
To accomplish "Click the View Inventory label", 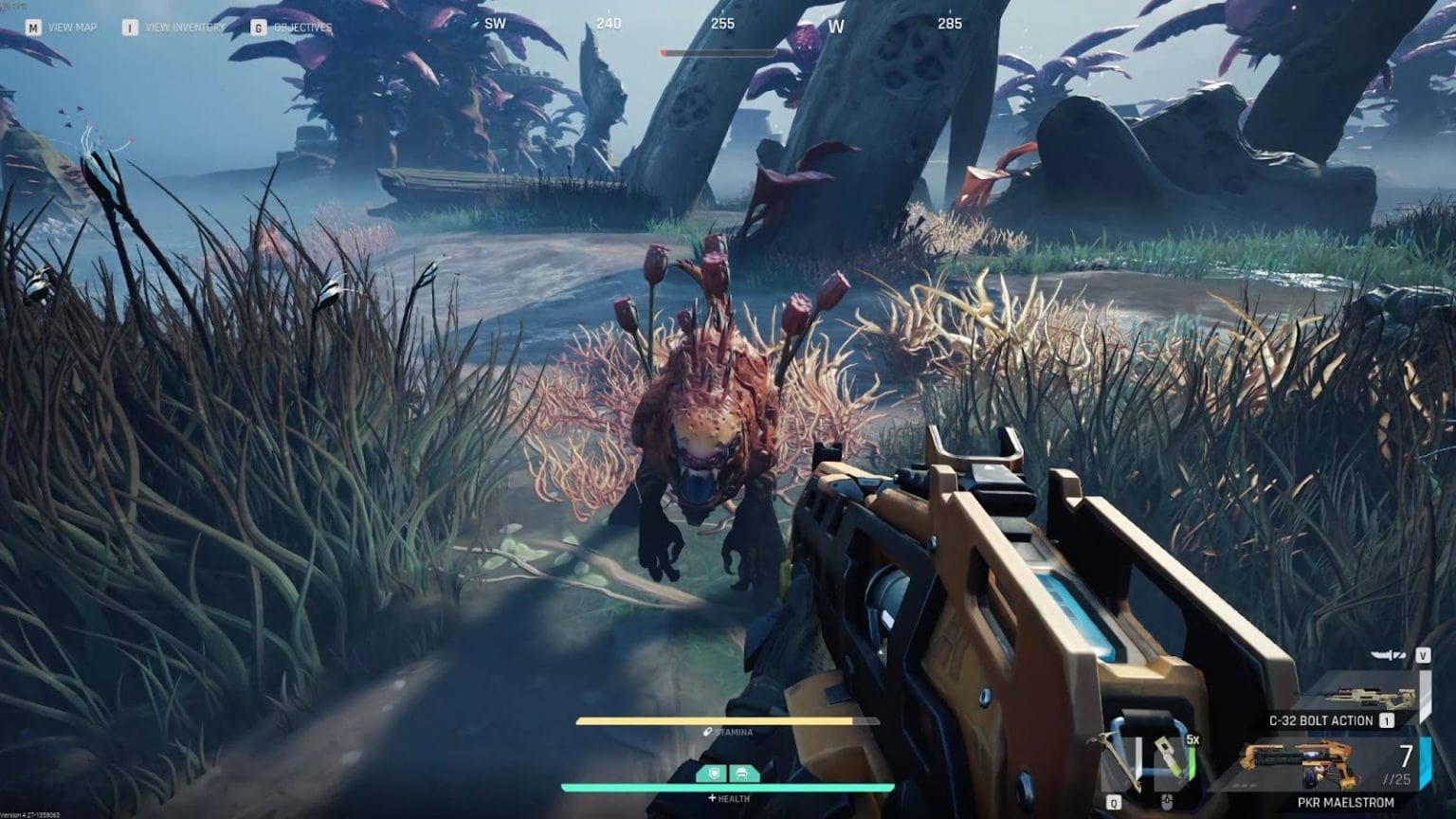I will 184,27.
